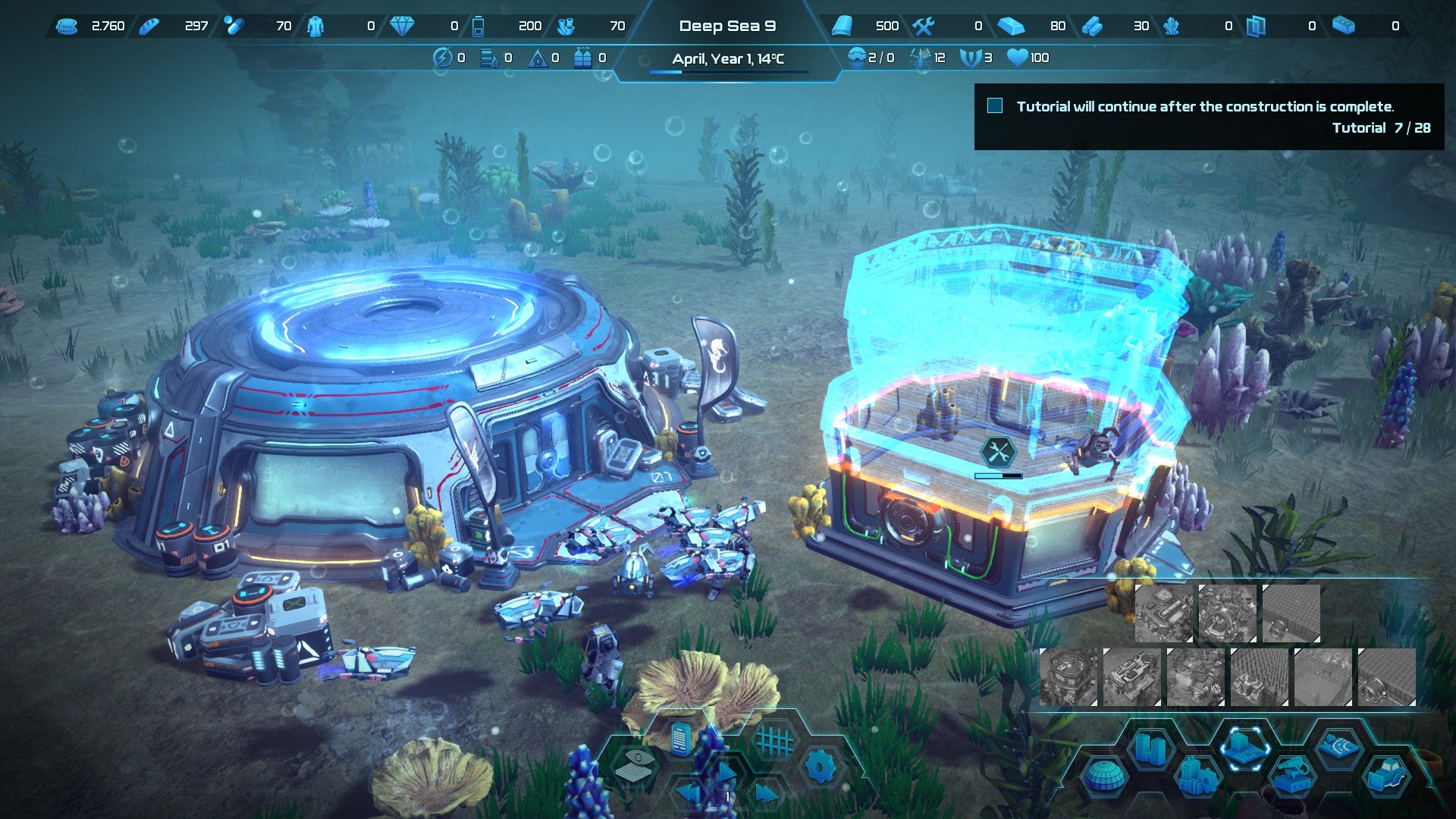The height and width of the screenshot is (819, 1456).
Task: Open the gear settings menu
Action: pos(820,767)
